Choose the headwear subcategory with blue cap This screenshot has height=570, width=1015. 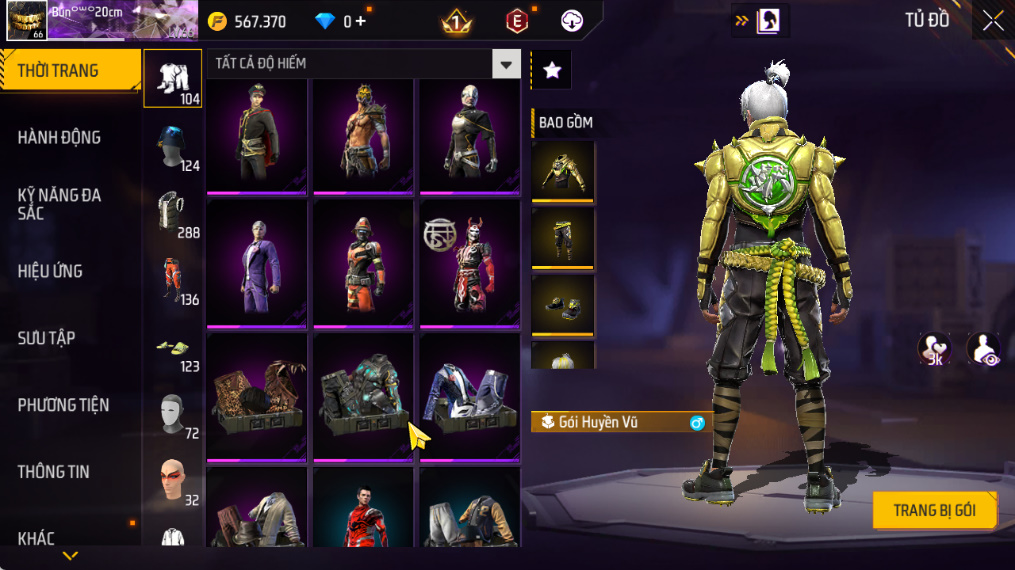click(173, 146)
